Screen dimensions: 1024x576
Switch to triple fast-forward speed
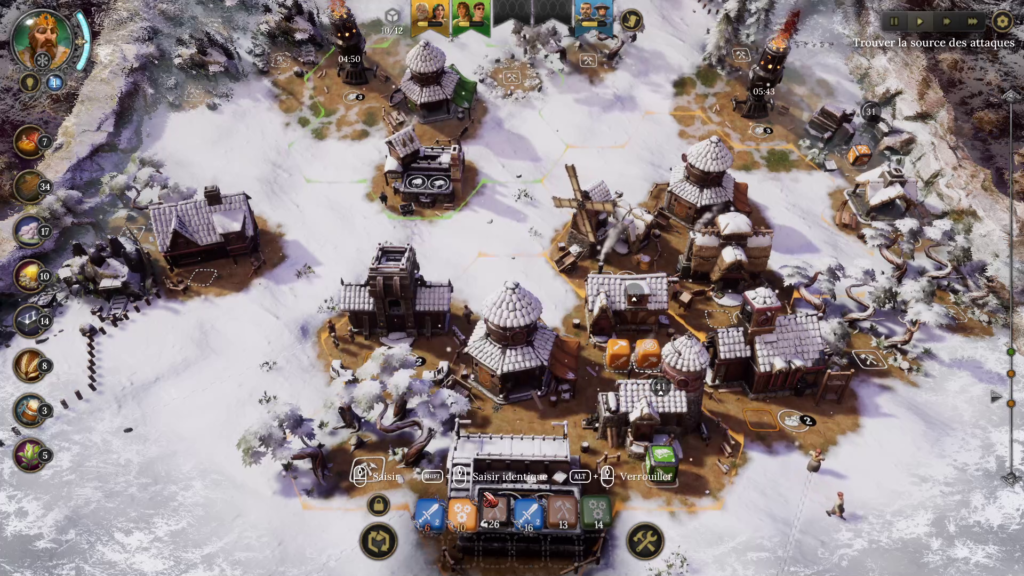pos(972,21)
